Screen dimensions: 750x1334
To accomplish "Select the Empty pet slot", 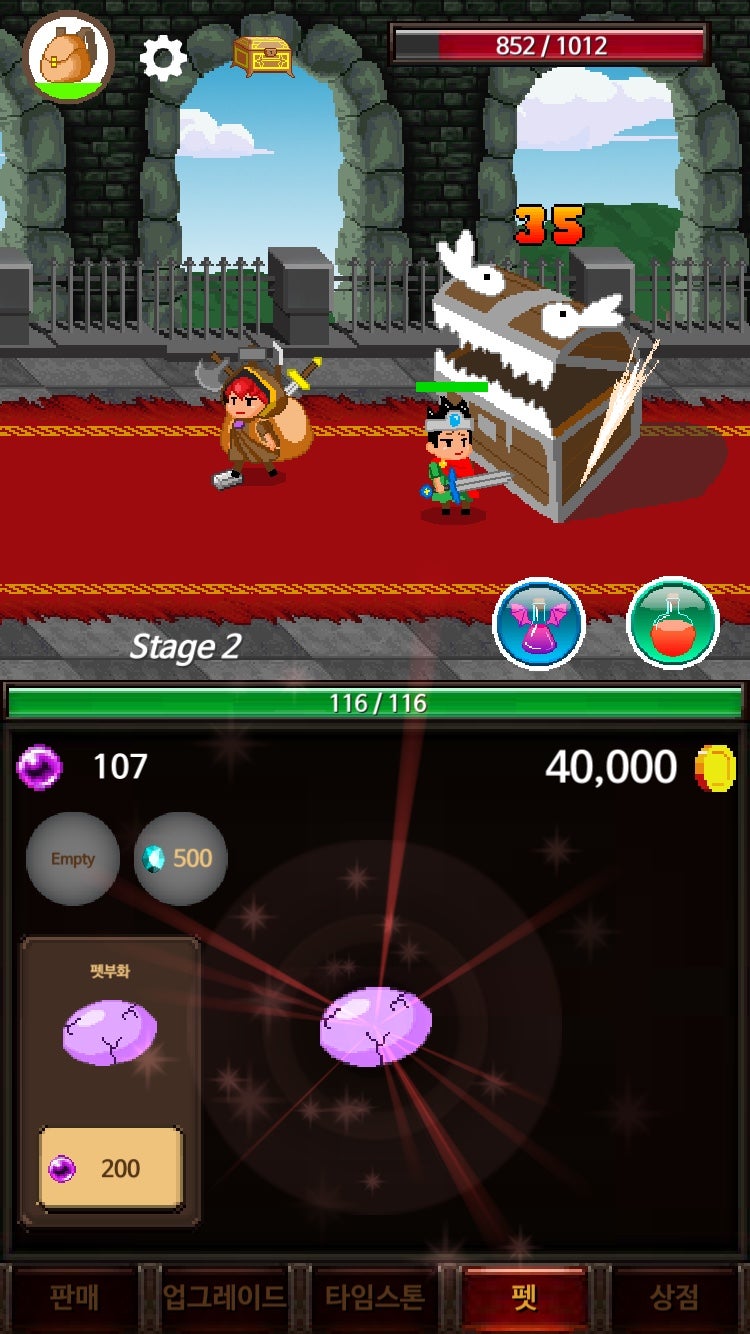I will pos(73,859).
